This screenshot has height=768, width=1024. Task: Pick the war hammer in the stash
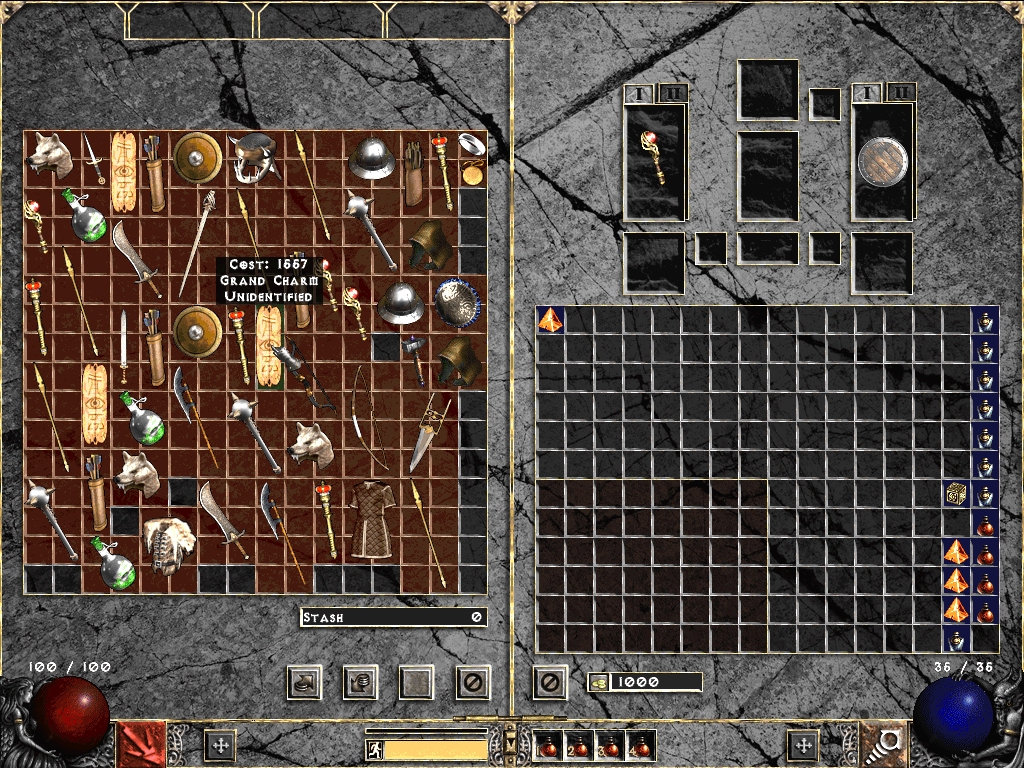click(x=415, y=355)
